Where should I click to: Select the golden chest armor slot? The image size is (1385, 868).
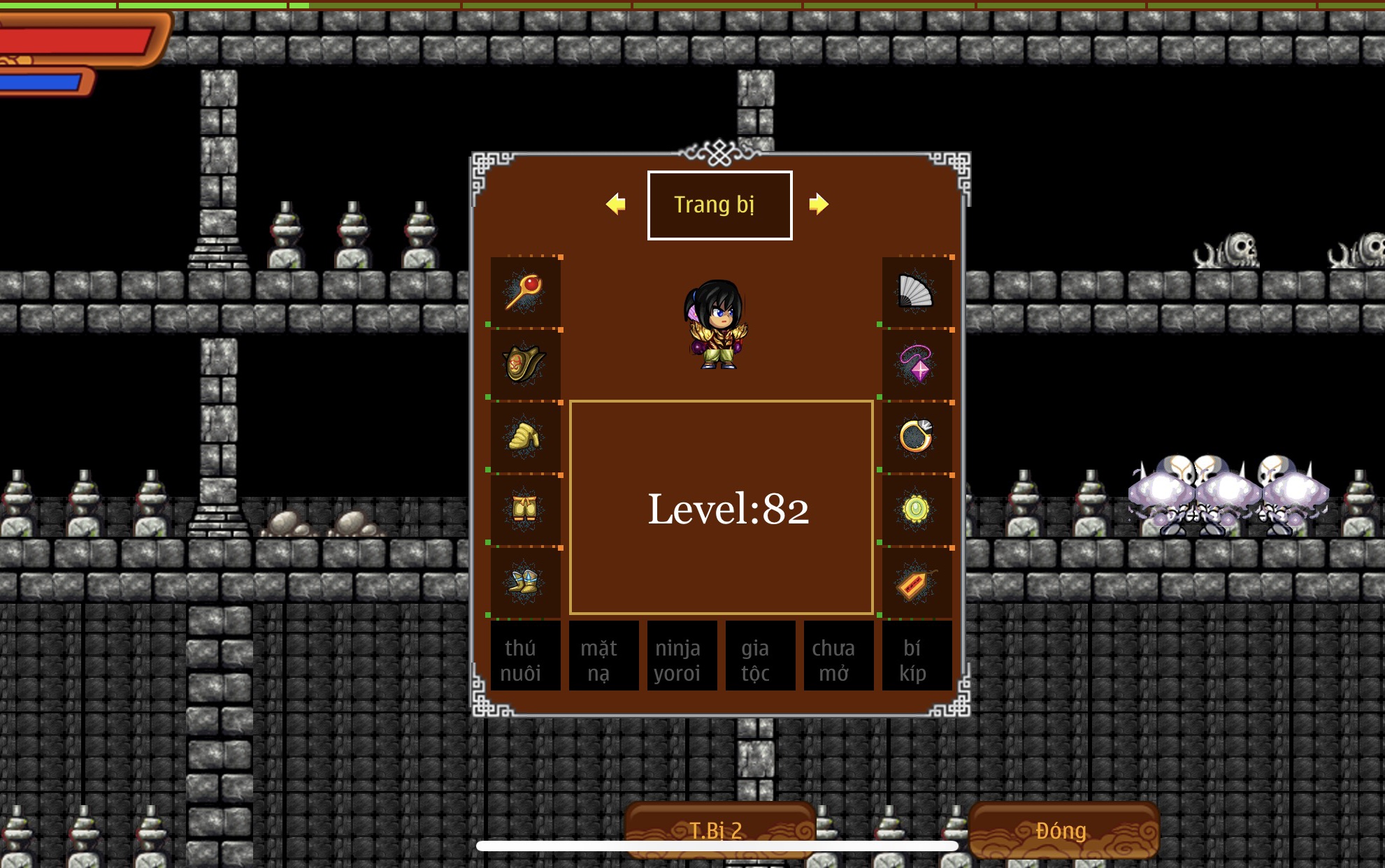(x=525, y=365)
